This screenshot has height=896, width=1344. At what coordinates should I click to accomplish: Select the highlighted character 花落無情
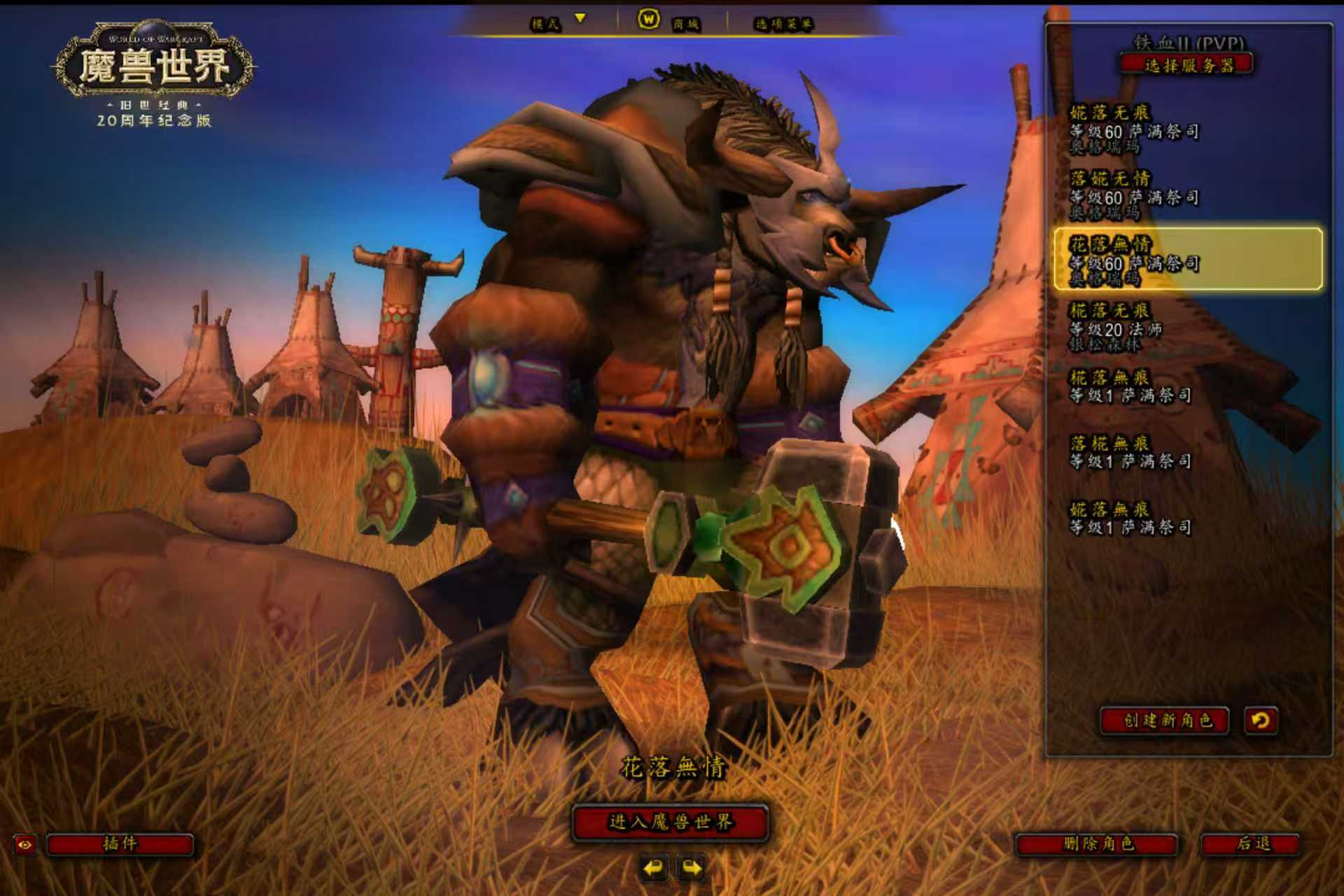pos(1187,260)
